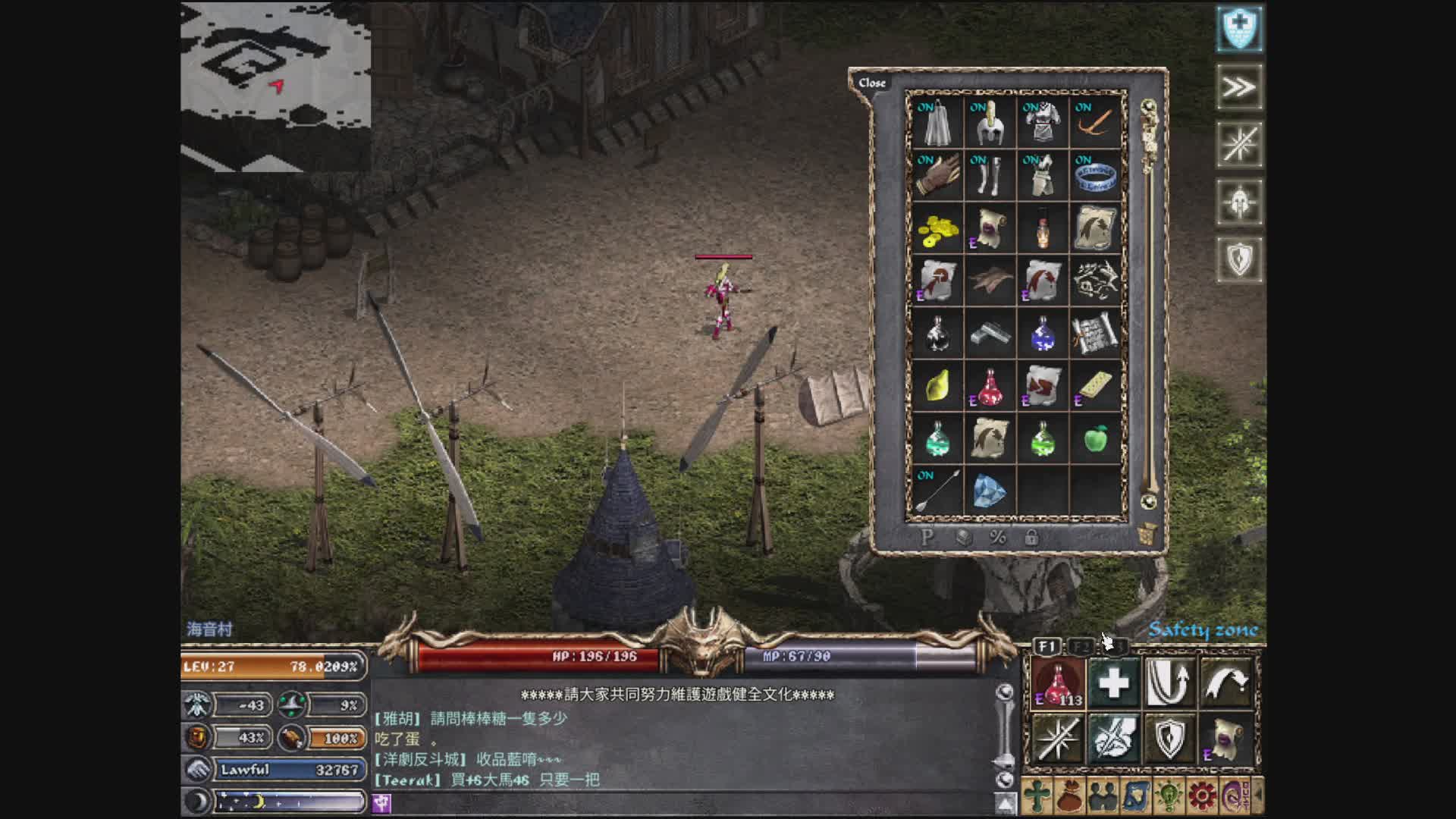Select the blue diamond gem slot
Image resolution: width=1456 pixels, height=819 pixels.
click(x=990, y=491)
